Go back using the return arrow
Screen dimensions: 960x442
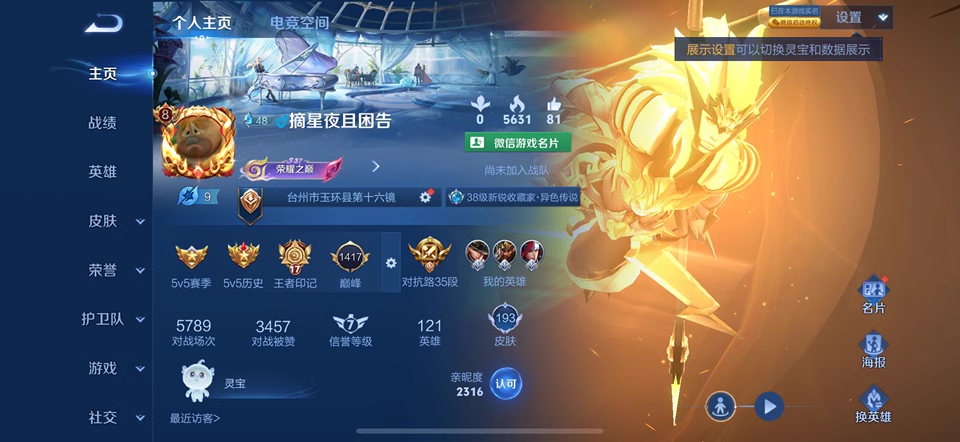pyautogui.click(x=102, y=23)
